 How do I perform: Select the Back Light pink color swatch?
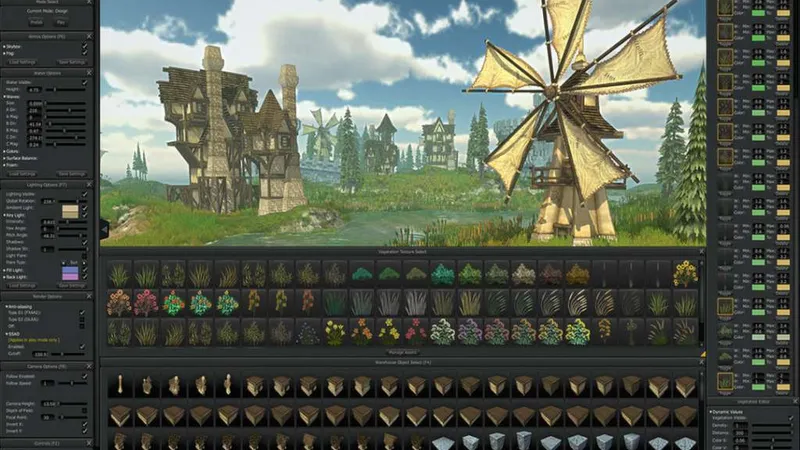pos(70,276)
